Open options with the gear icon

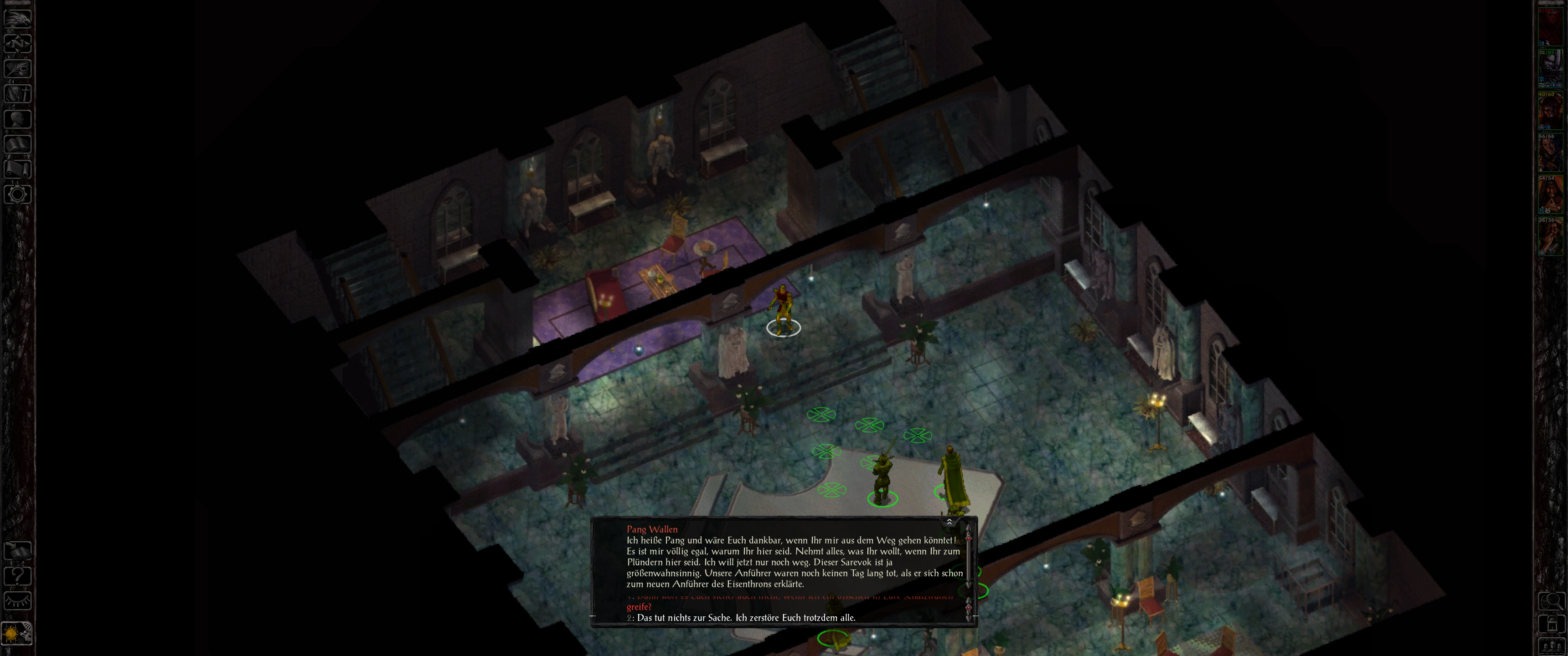click(17, 195)
